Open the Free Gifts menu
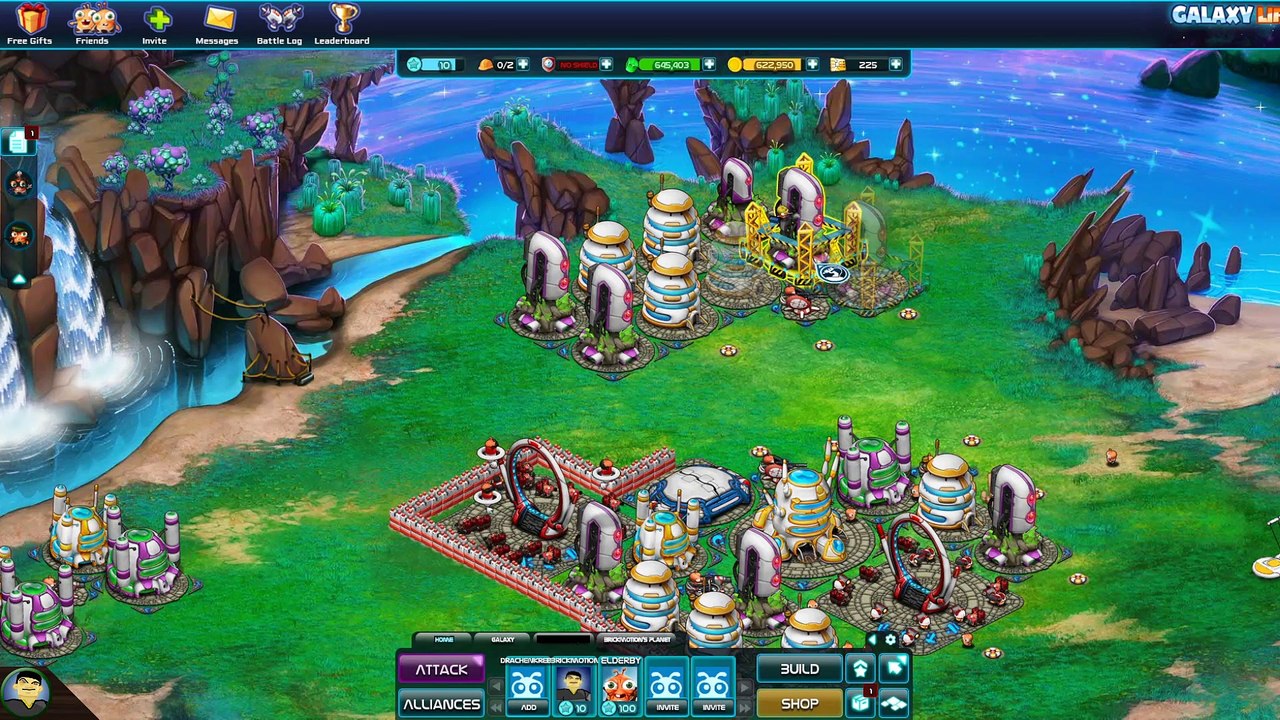This screenshot has width=1280, height=720. click(29, 24)
